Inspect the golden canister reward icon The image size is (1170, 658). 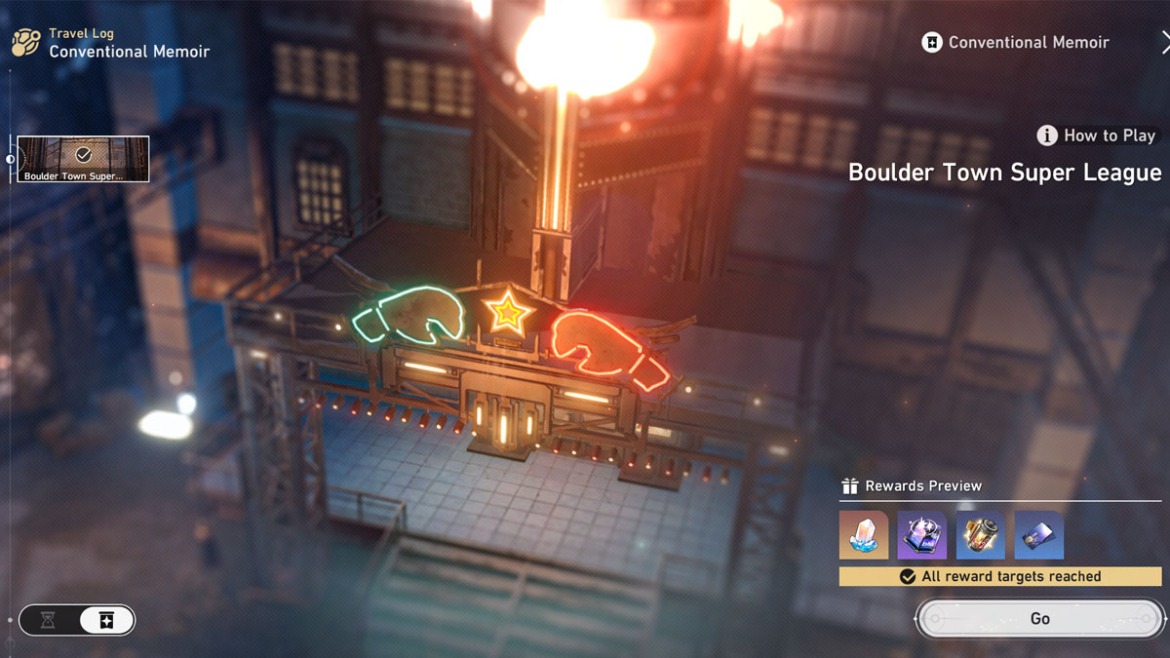(980, 535)
